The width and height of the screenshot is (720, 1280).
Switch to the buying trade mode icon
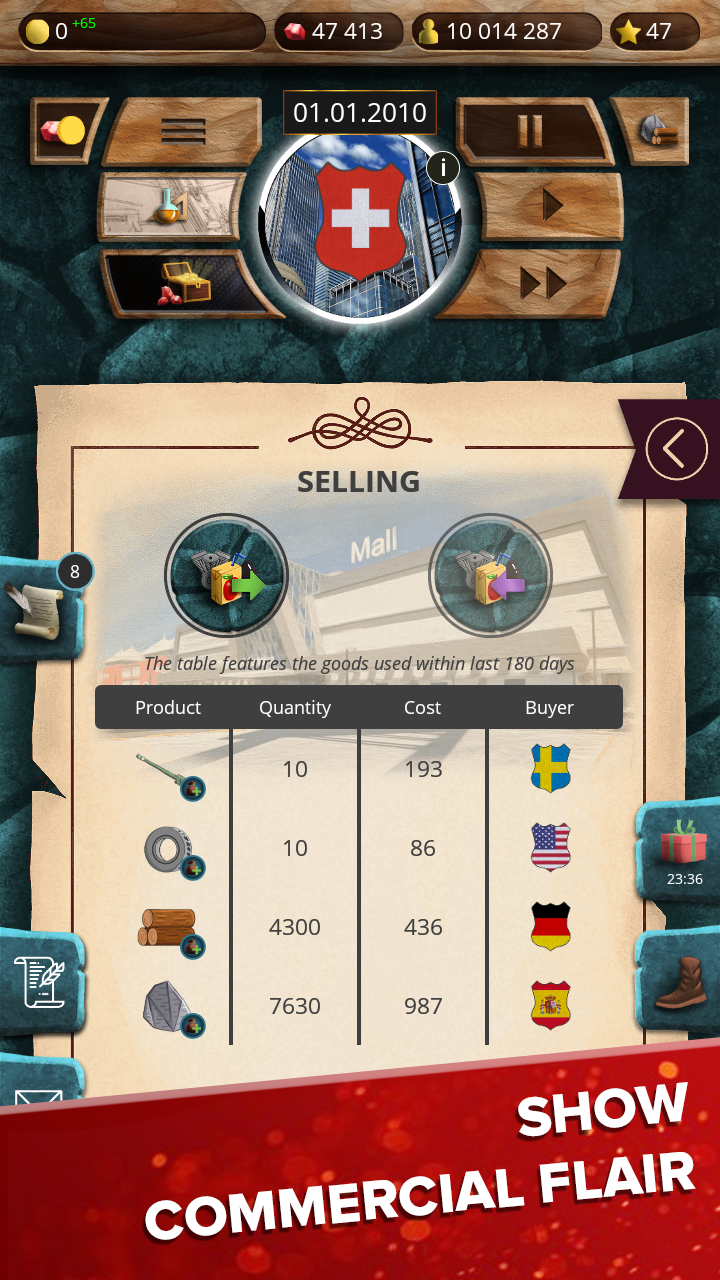(x=490, y=576)
